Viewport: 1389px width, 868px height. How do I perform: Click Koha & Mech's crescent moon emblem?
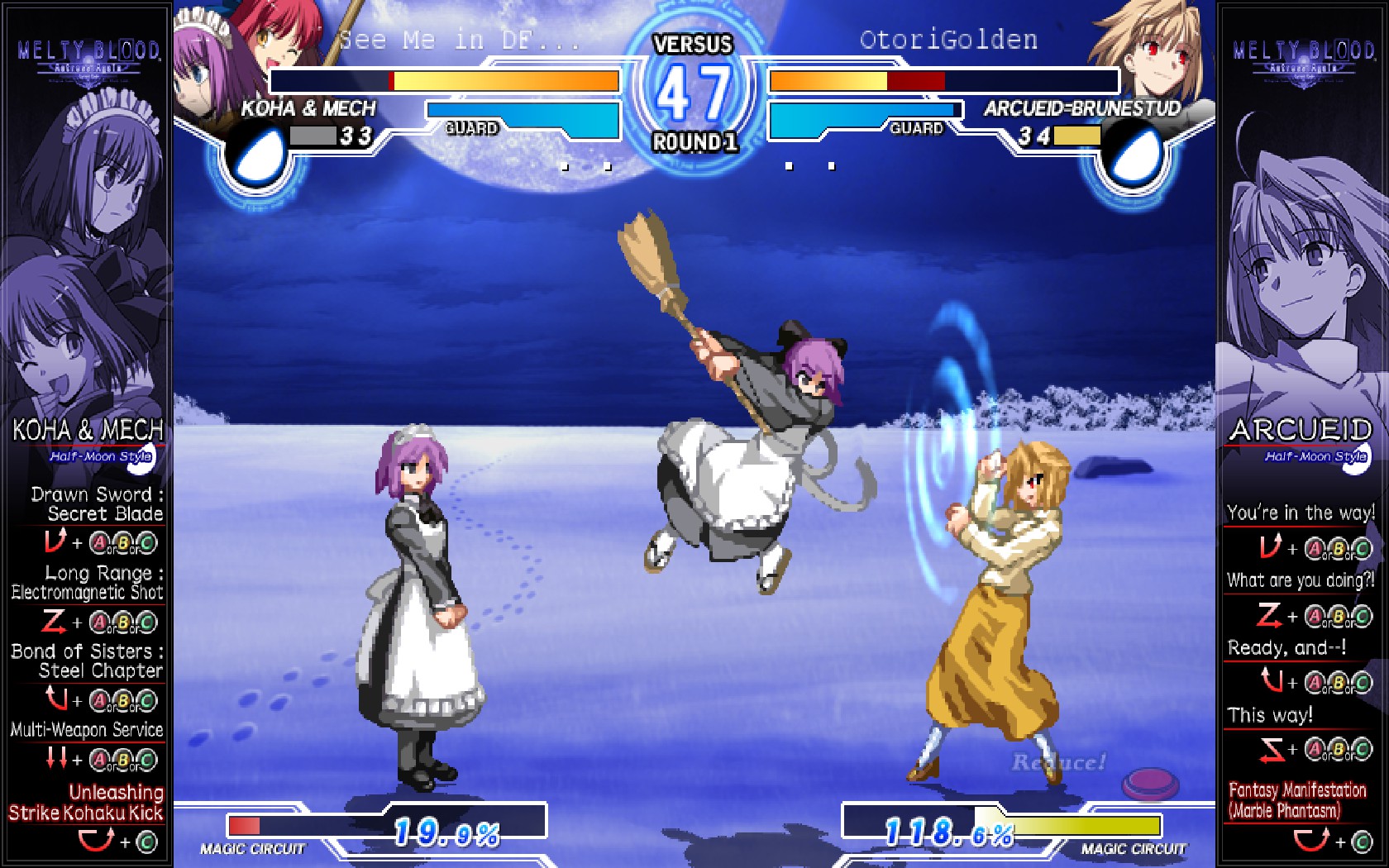(260, 153)
